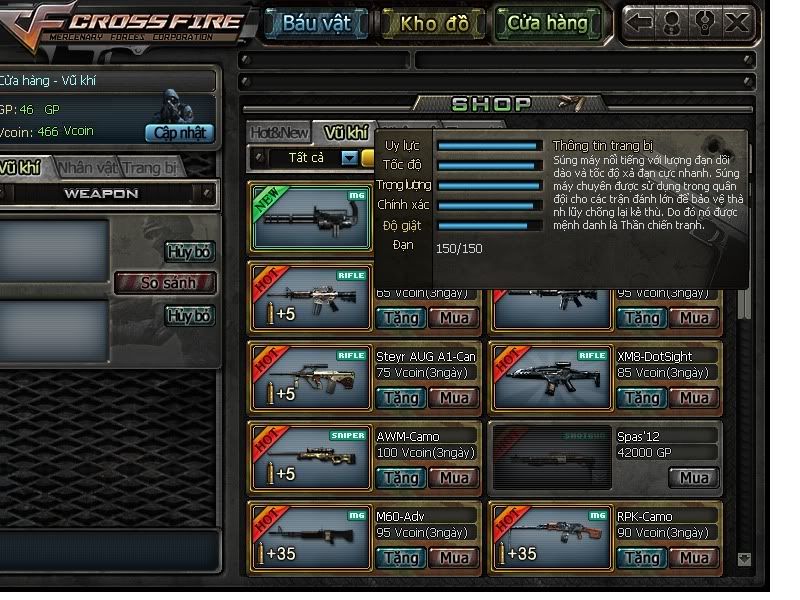Go to the Kho đồ inventory

click(x=433, y=23)
